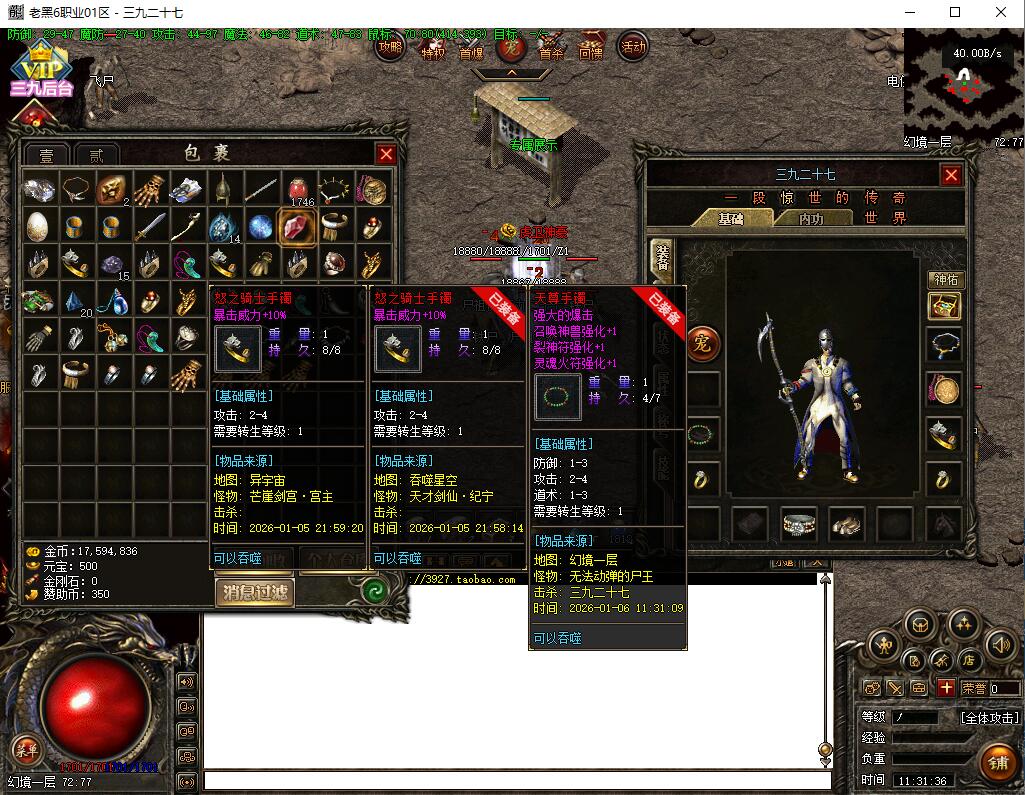Select the white egg in the bag
Screen dimensions: 1025x795
click(x=37, y=226)
